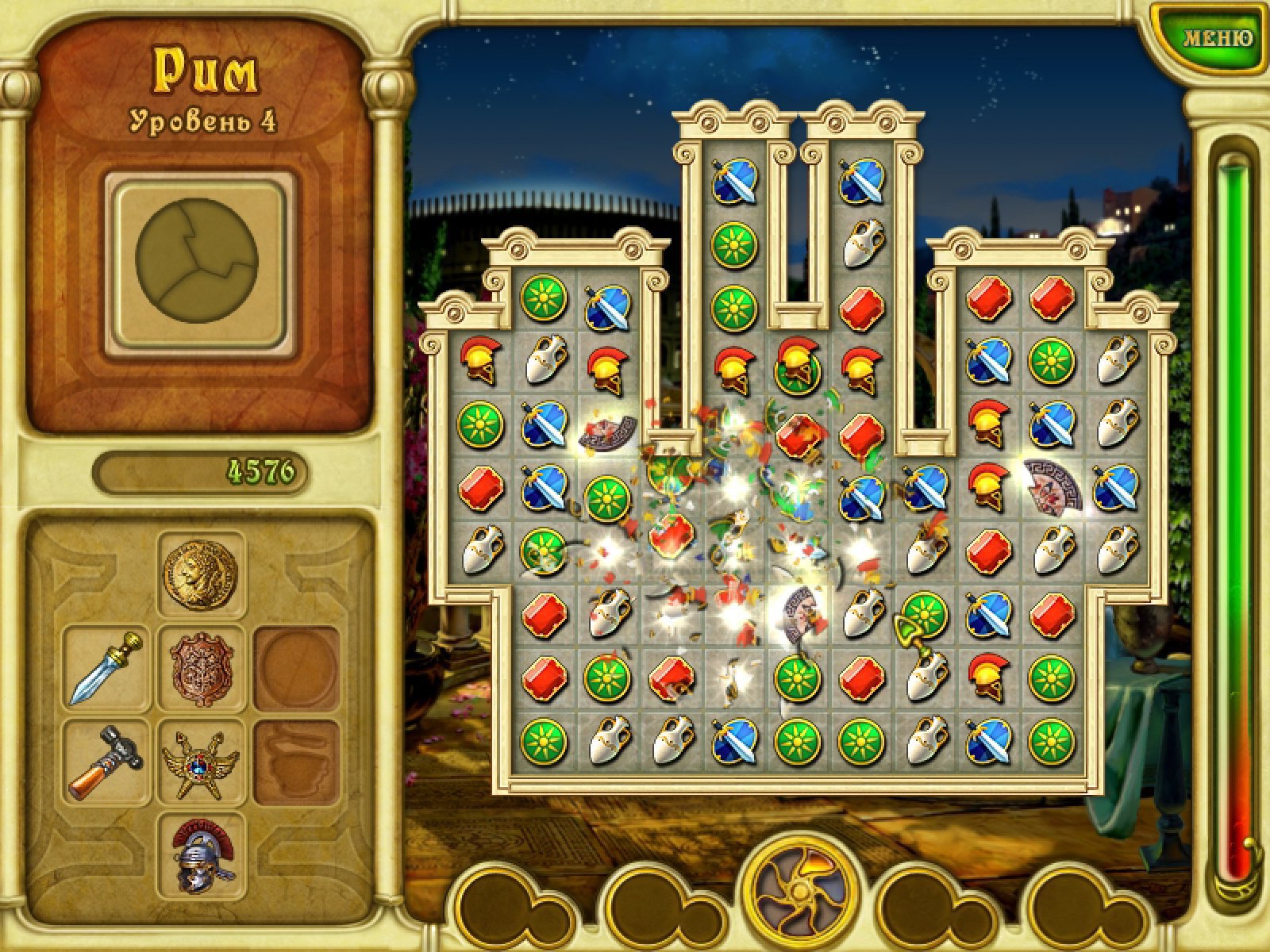The height and width of the screenshot is (952, 1270).
Task: Pick the hammer artifact slot
Action: pyautogui.click(x=107, y=762)
